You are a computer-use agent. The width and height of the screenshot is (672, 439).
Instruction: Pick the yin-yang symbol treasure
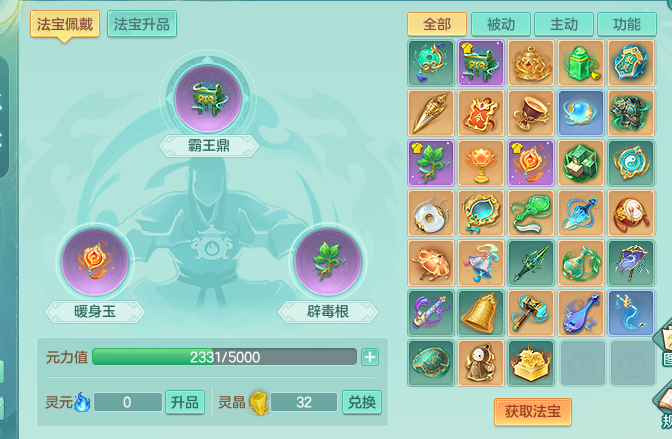pyautogui.click(x=632, y=162)
